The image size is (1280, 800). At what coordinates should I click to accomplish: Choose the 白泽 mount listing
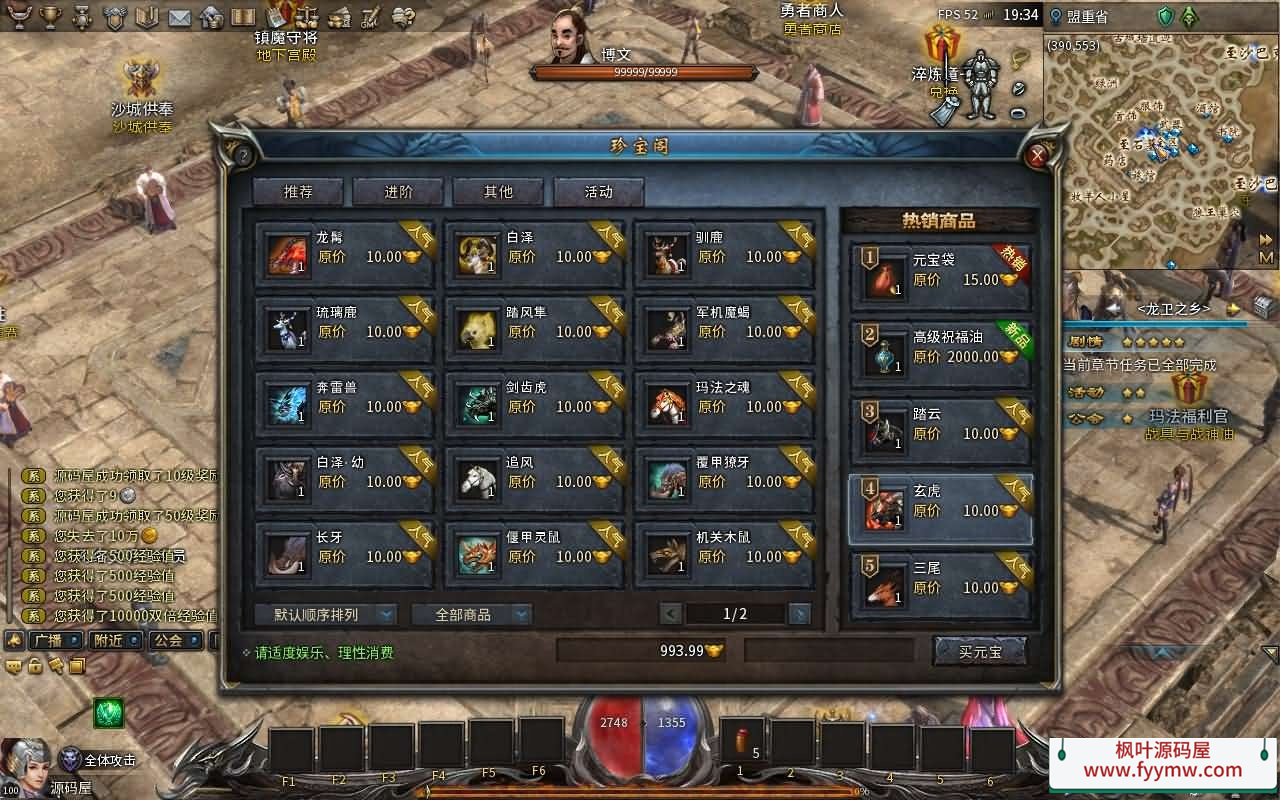534,255
